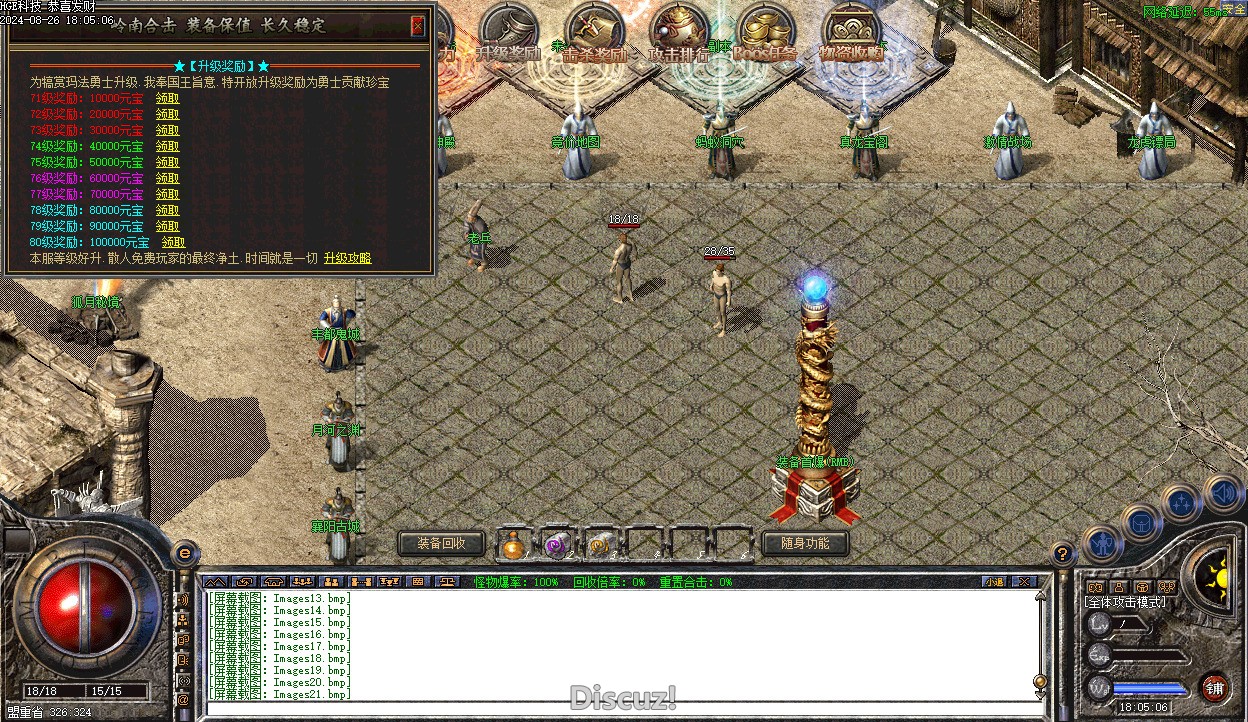Screen dimensions: 1248x722
Task: Claim the level 80 reward of 100000 yuanbao
Action: 173,242
